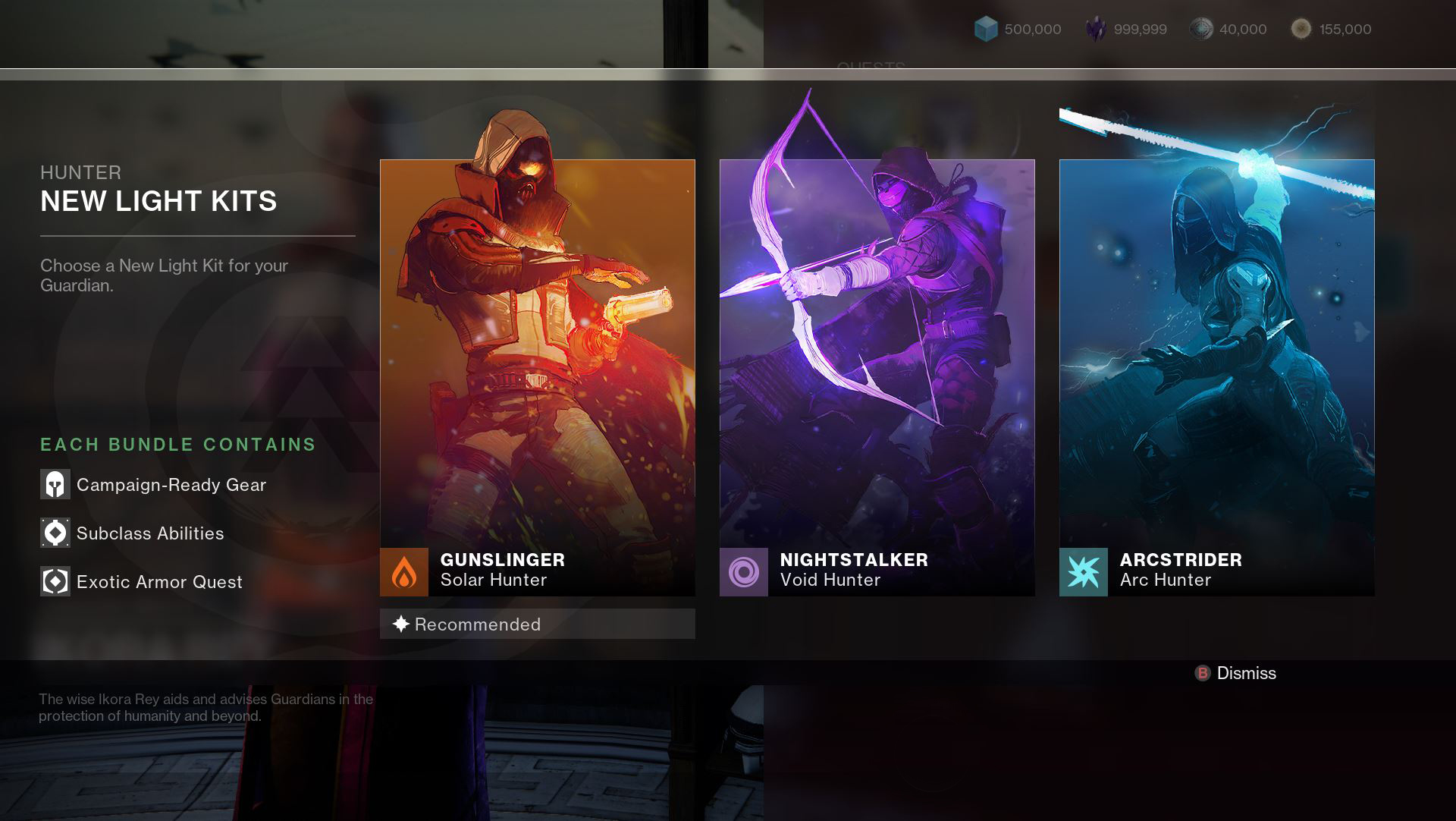The width and height of the screenshot is (1456, 821).
Task: Expand the Each Bundle Contains section
Action: coord(177,445)
